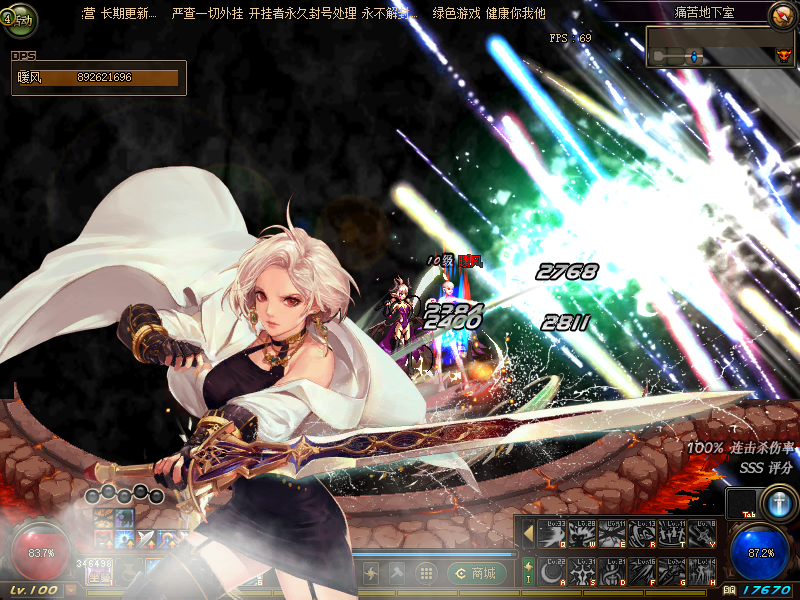Click the glowing sword awakening orb

[777, 503]
